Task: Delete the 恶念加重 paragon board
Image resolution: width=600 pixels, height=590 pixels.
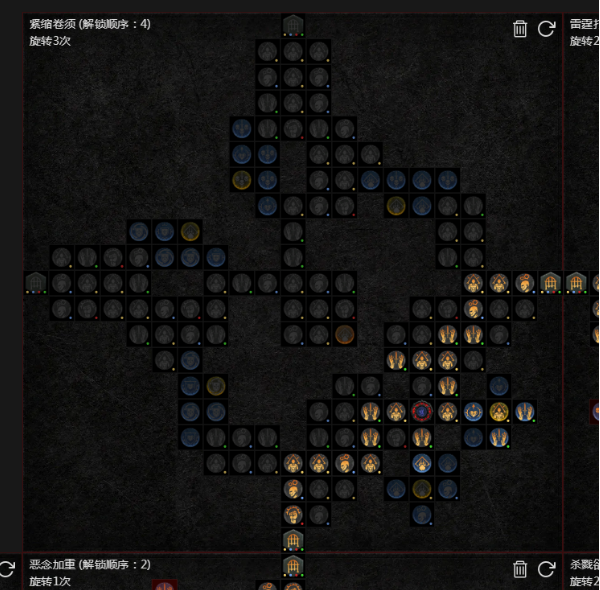Action: pos(520,569)
